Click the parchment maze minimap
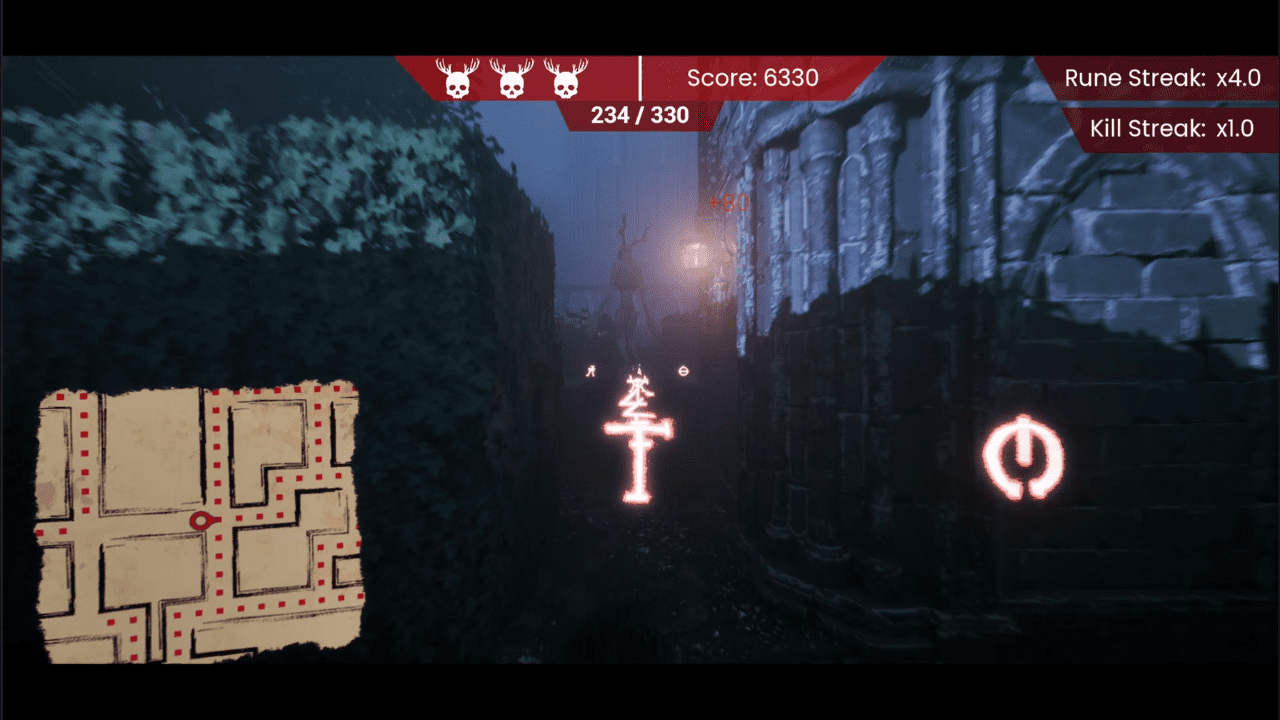The image size is (1280, 720). tap(199, 522)
